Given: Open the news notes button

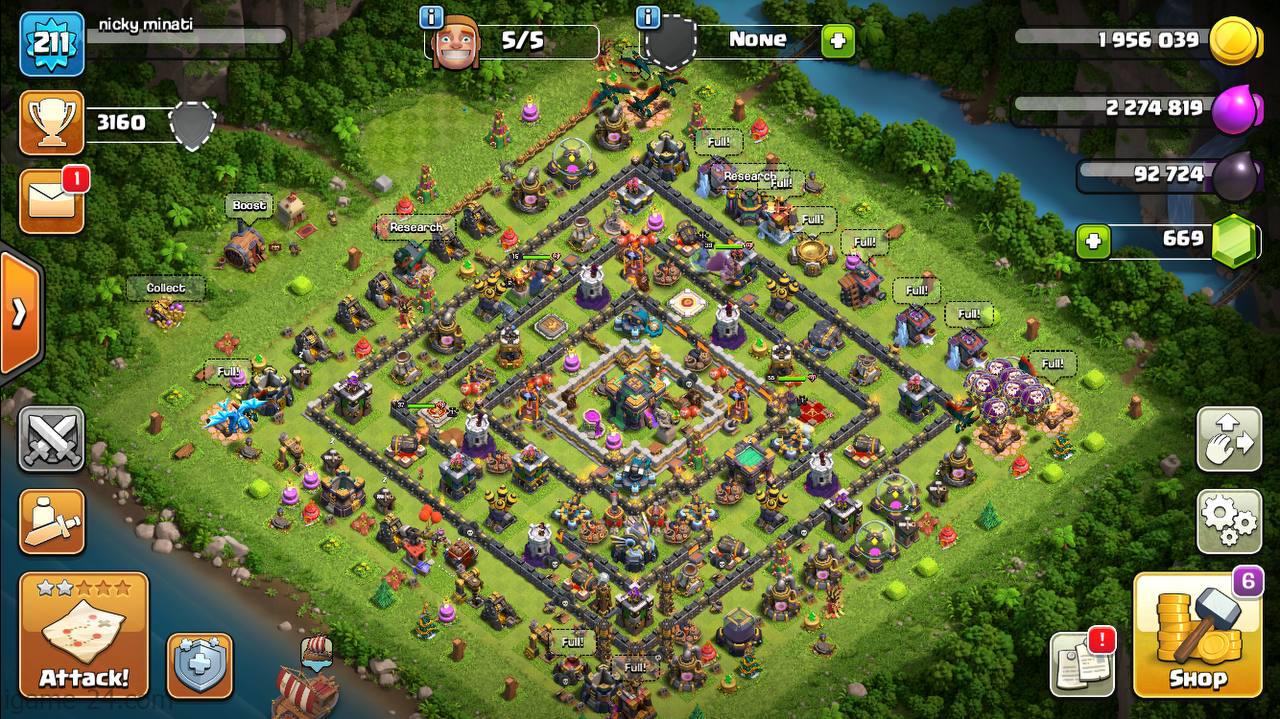Looking at the screenshot, I should coord(1081,665).
